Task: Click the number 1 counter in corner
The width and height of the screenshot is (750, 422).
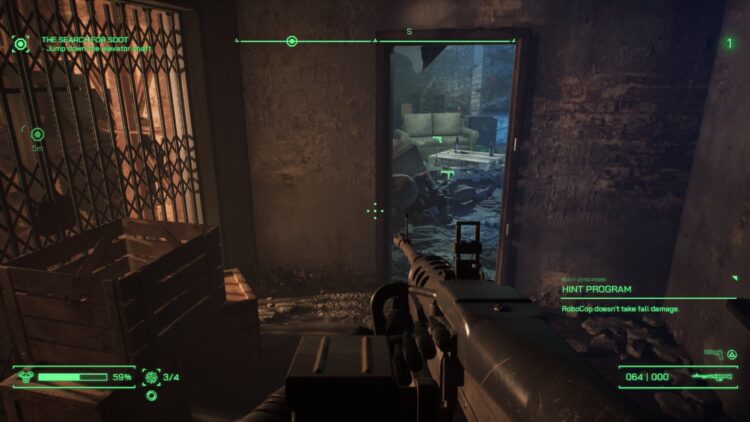Action: pos(731,42)
